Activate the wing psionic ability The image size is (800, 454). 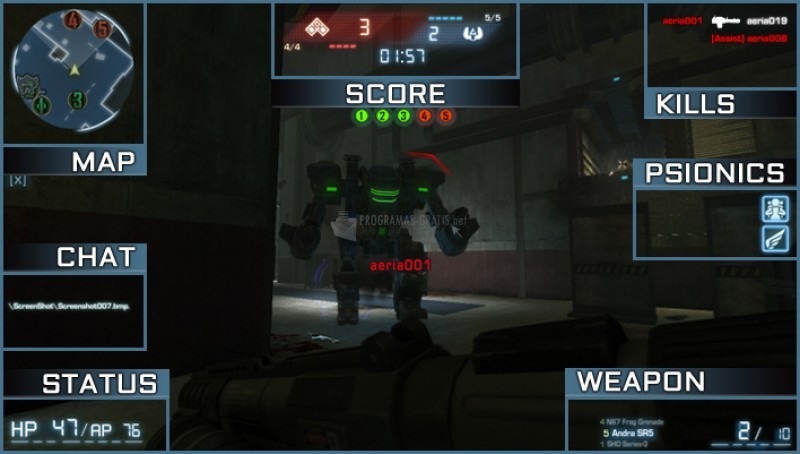(x=775, y=238)
